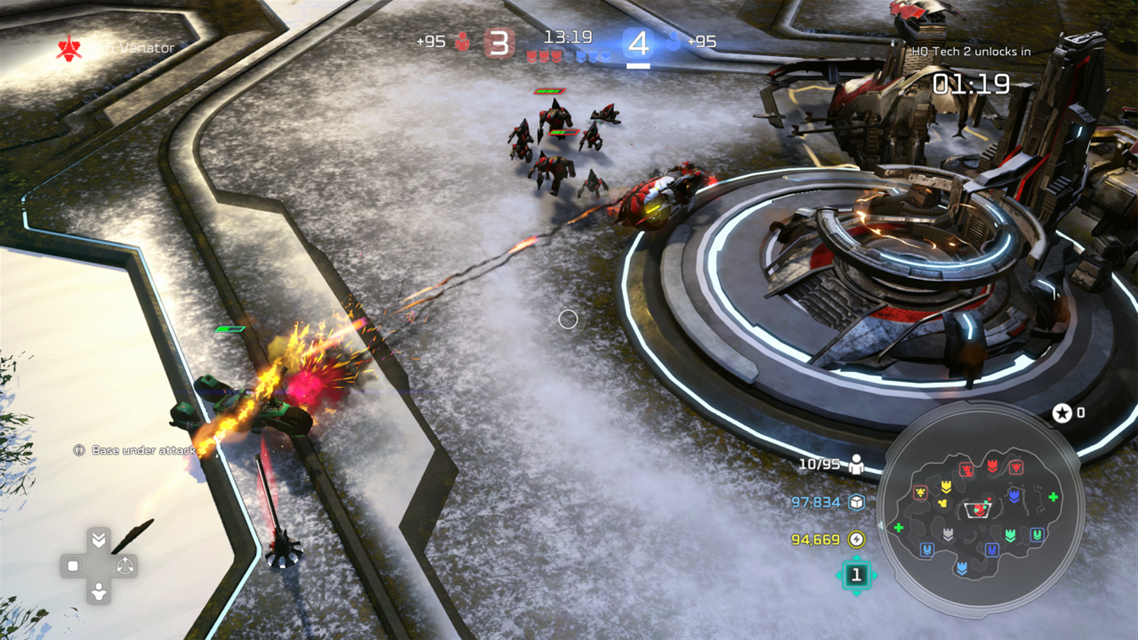The height and width of the screenshot is (640, 1138).
Task: Click the red team score box
Action: (500, 43)
